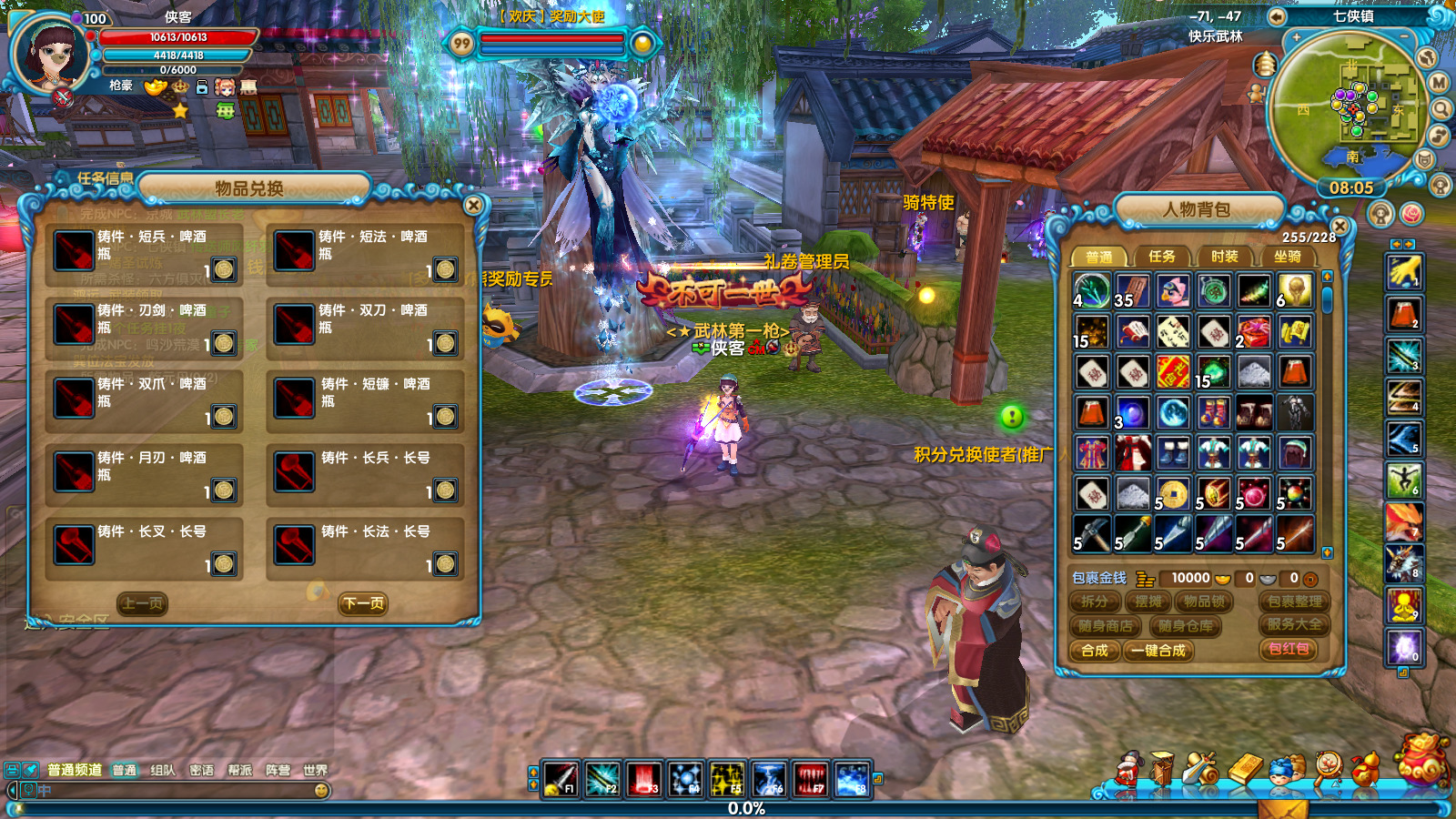The image size is (1456, 819).
Task: Close the 物品兑换 exchange window
Action: [x=473, y=206]
